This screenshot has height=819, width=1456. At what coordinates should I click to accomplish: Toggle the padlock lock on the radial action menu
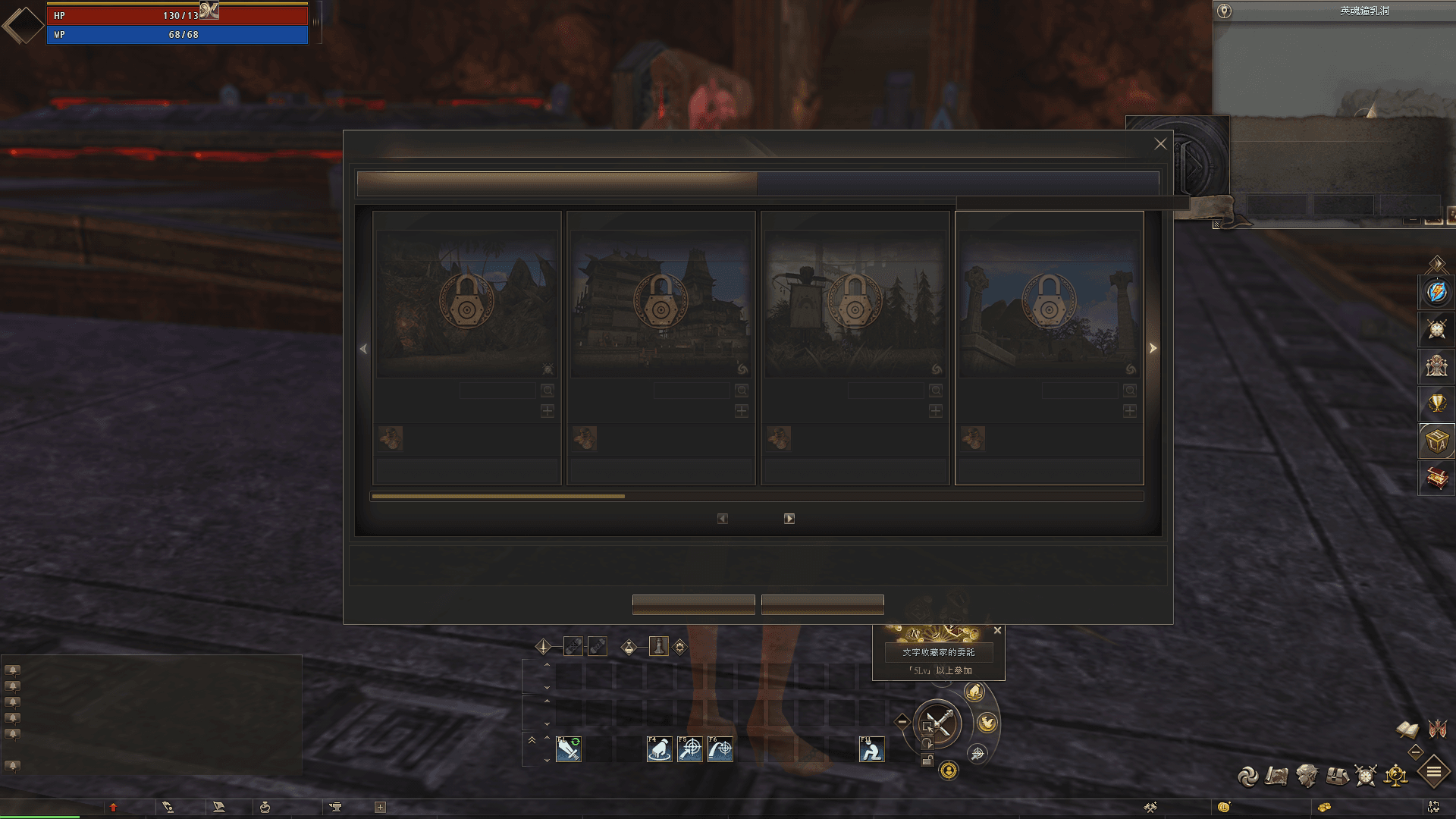click(927, 758)
